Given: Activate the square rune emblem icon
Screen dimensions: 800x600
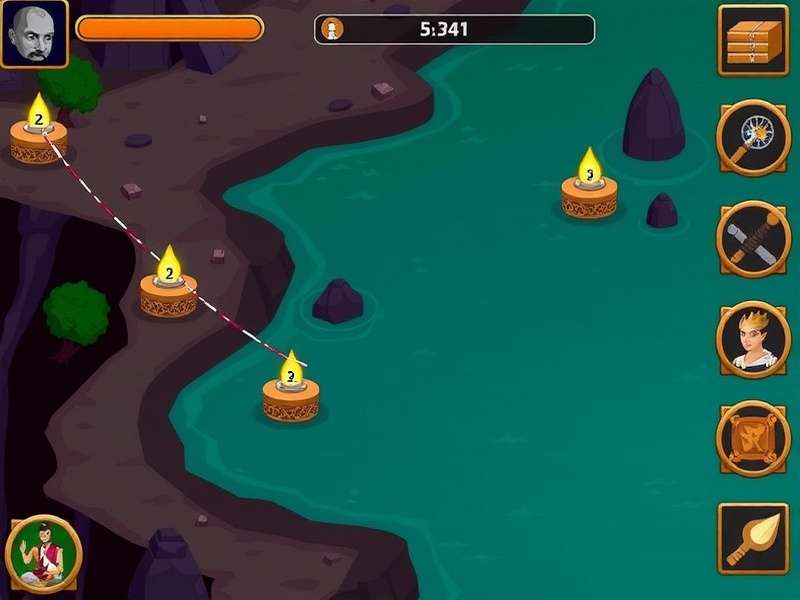Looking at the screenshot, I should (753, 438).
